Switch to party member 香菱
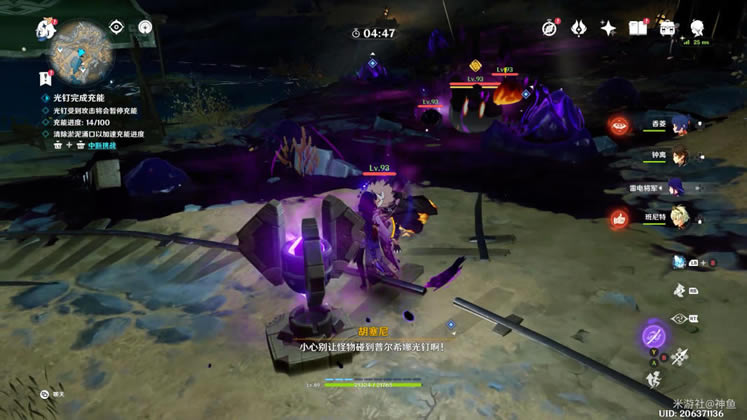Screen dimensions: 747x420 684,124
